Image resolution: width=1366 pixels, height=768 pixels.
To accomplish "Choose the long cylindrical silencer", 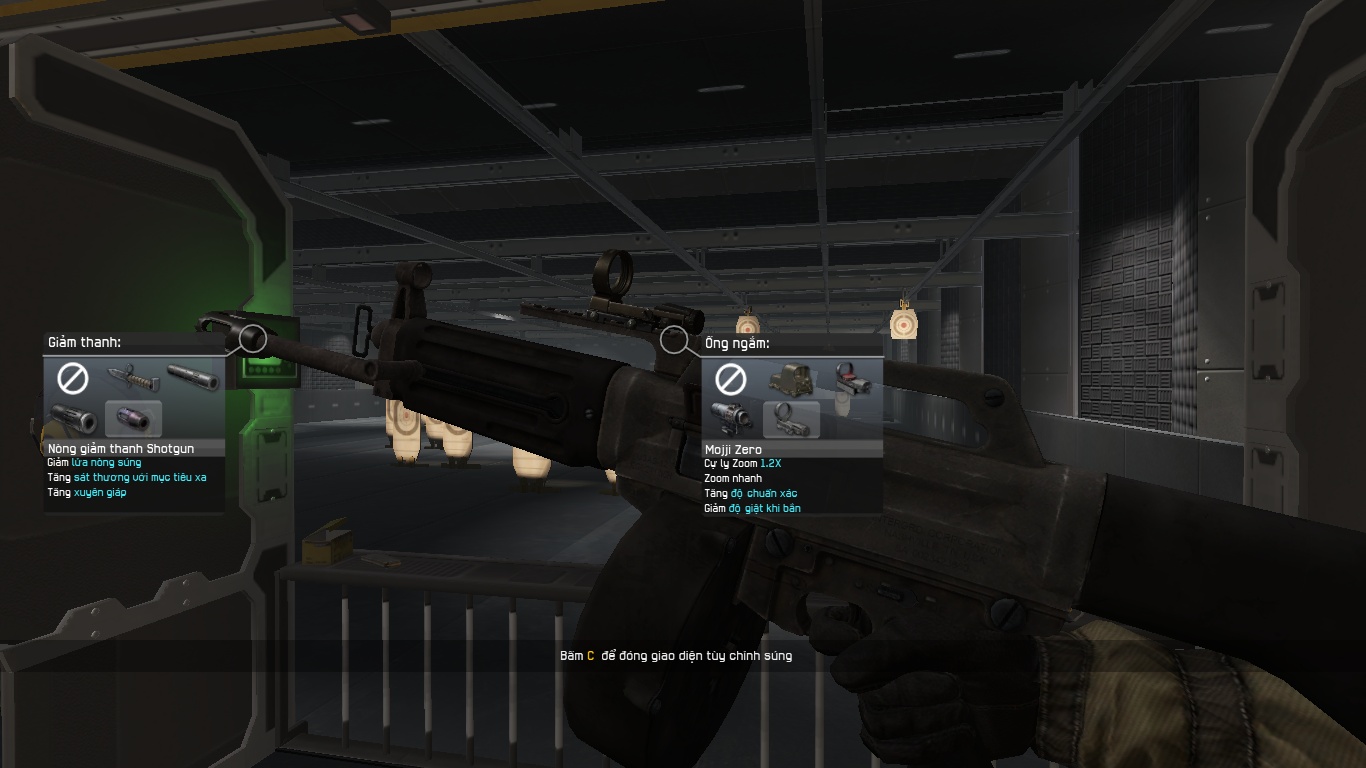I will [x=193, y=378].
